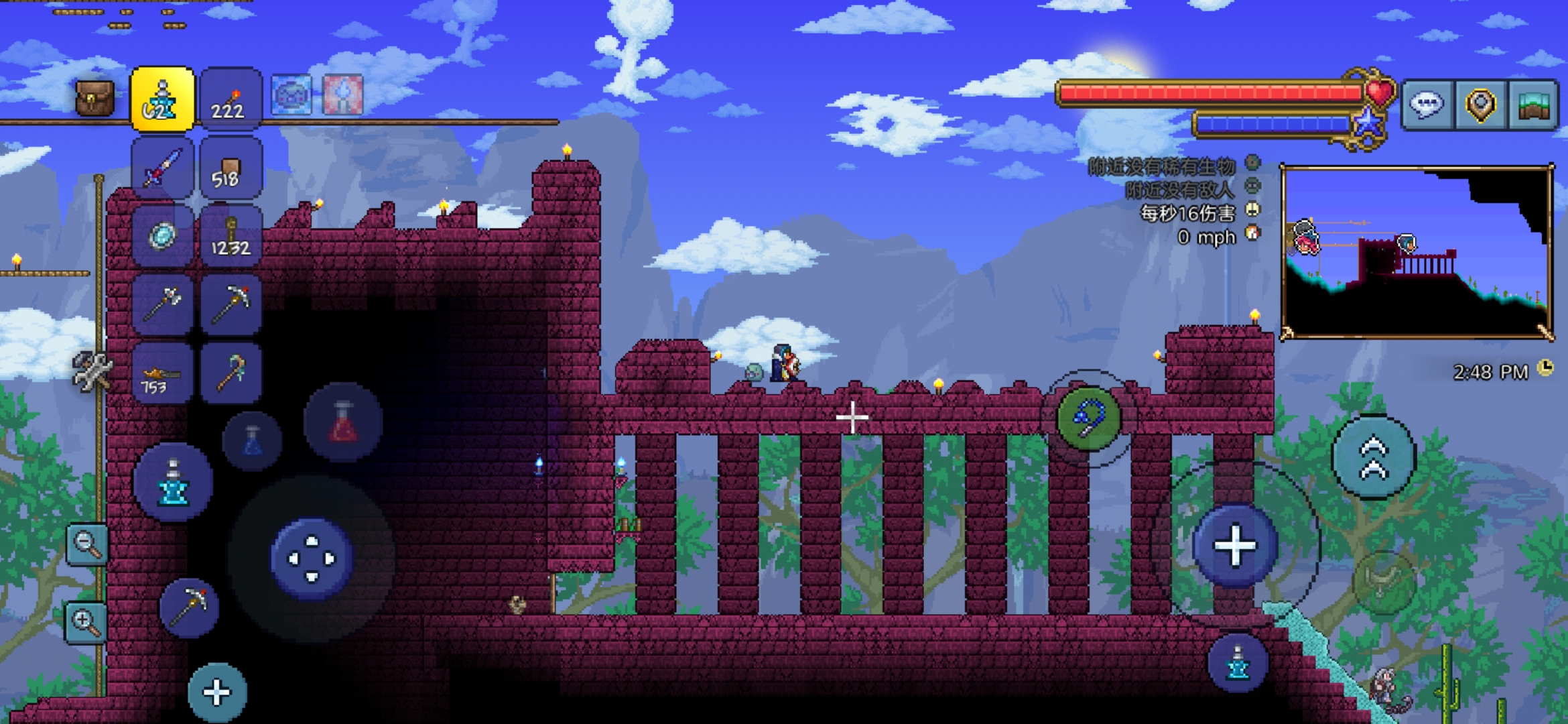Click the minimap
The height and width of the screenshot is (724, 1568).
(x=1417, y=252)
